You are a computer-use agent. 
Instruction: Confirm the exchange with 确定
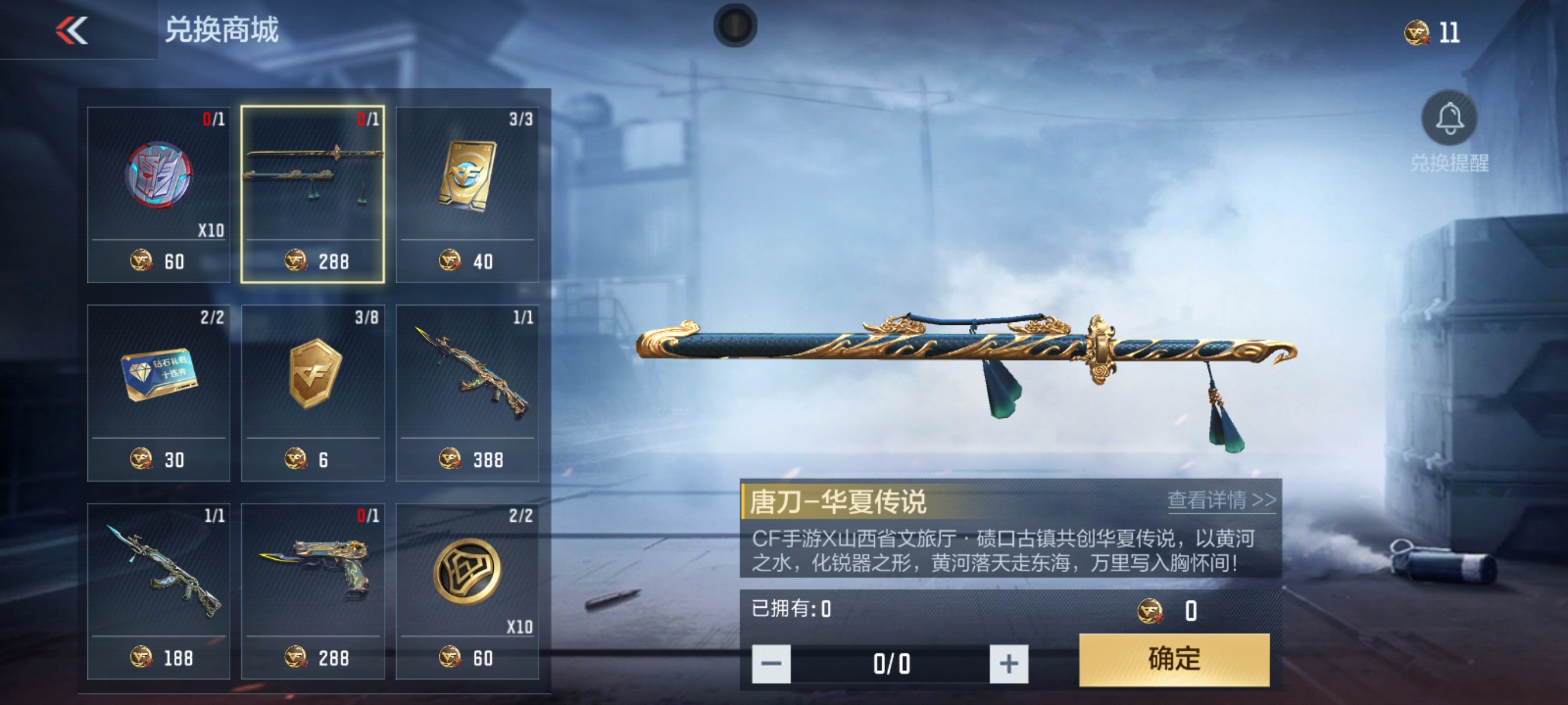[1174, 659]
